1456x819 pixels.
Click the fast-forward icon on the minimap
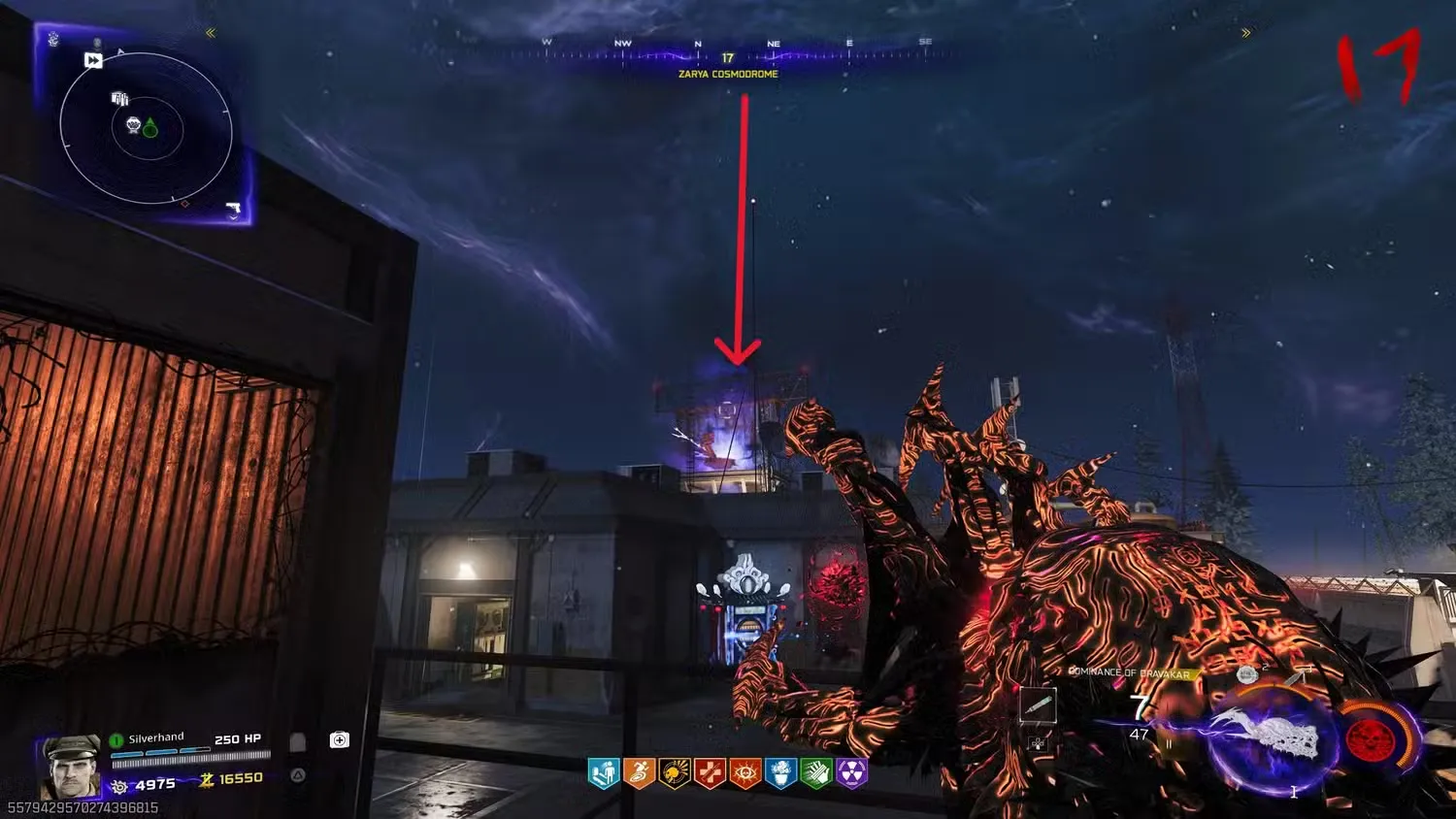(x=93, y=60)
